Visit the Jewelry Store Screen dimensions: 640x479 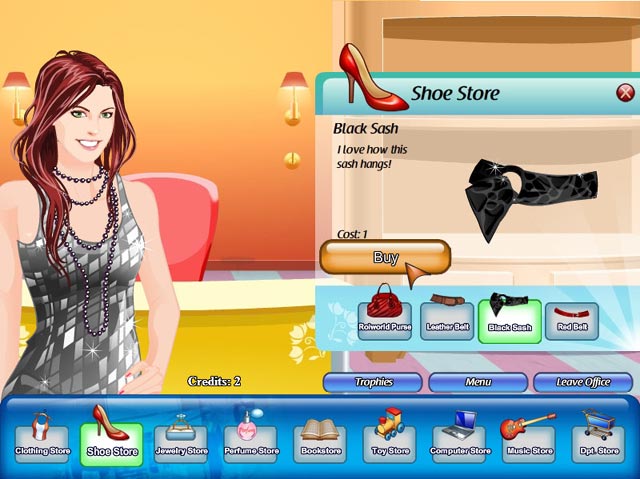(181, 439)
